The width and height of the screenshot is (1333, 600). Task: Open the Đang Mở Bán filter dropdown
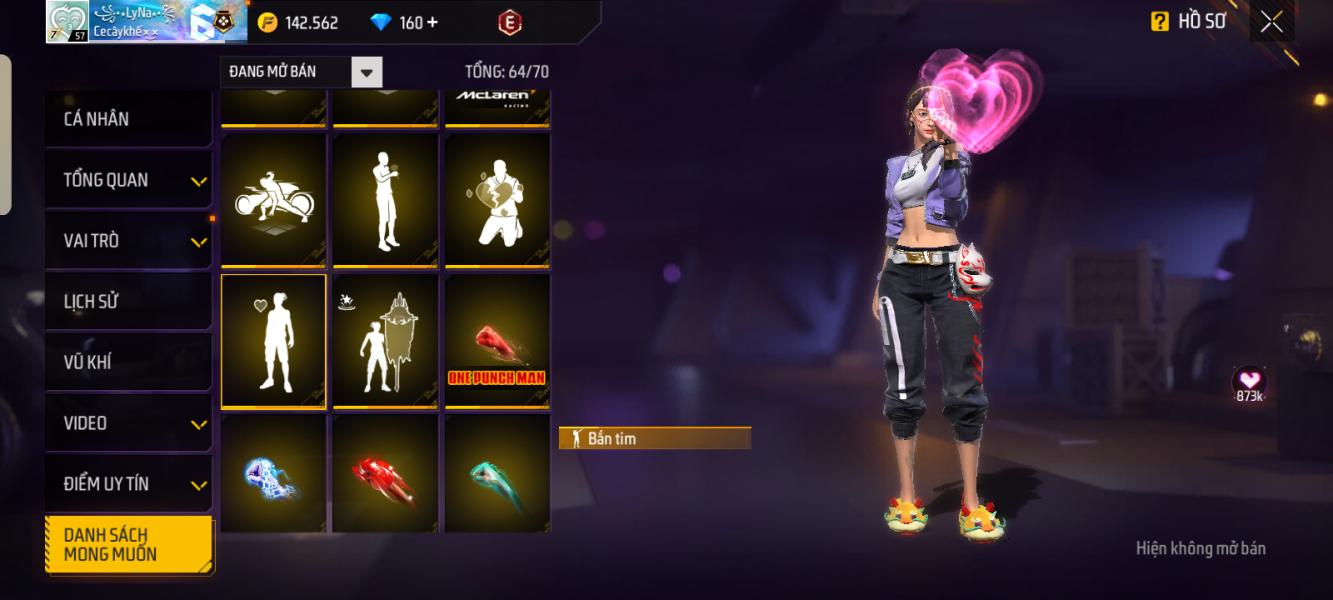point(367,72)
